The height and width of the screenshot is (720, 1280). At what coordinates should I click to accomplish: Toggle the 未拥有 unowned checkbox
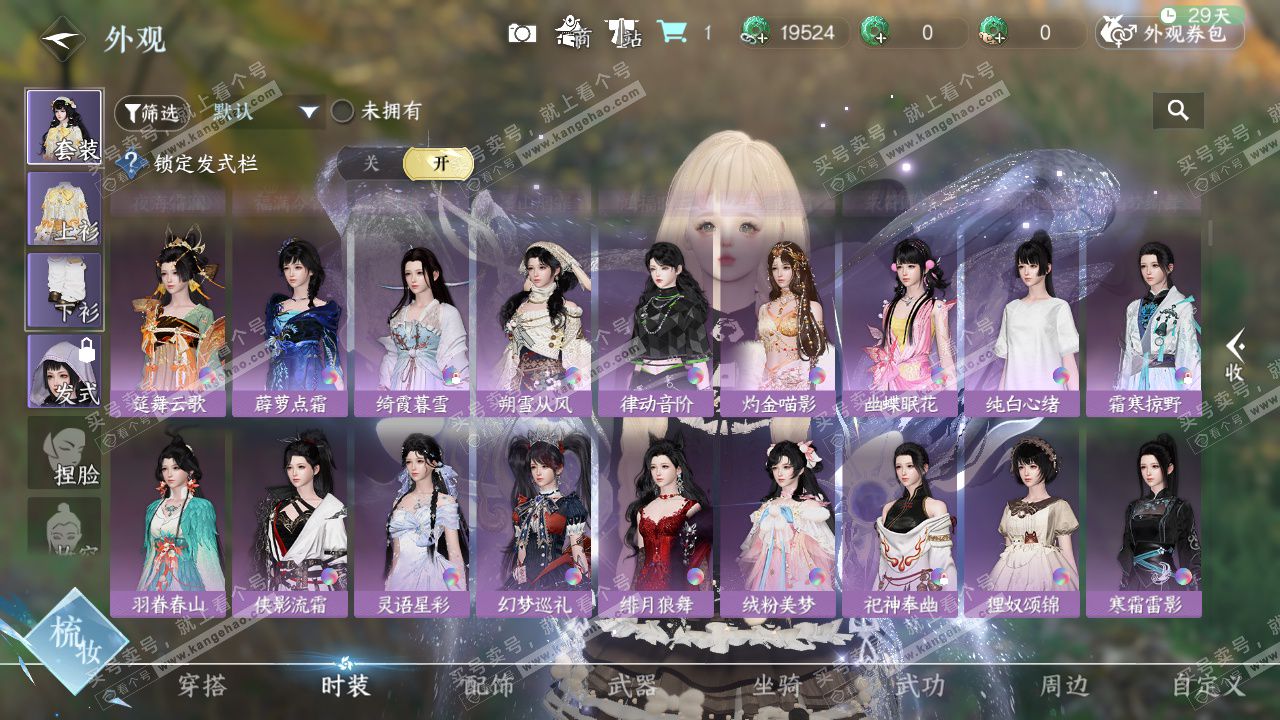click(x=343, y=112)
